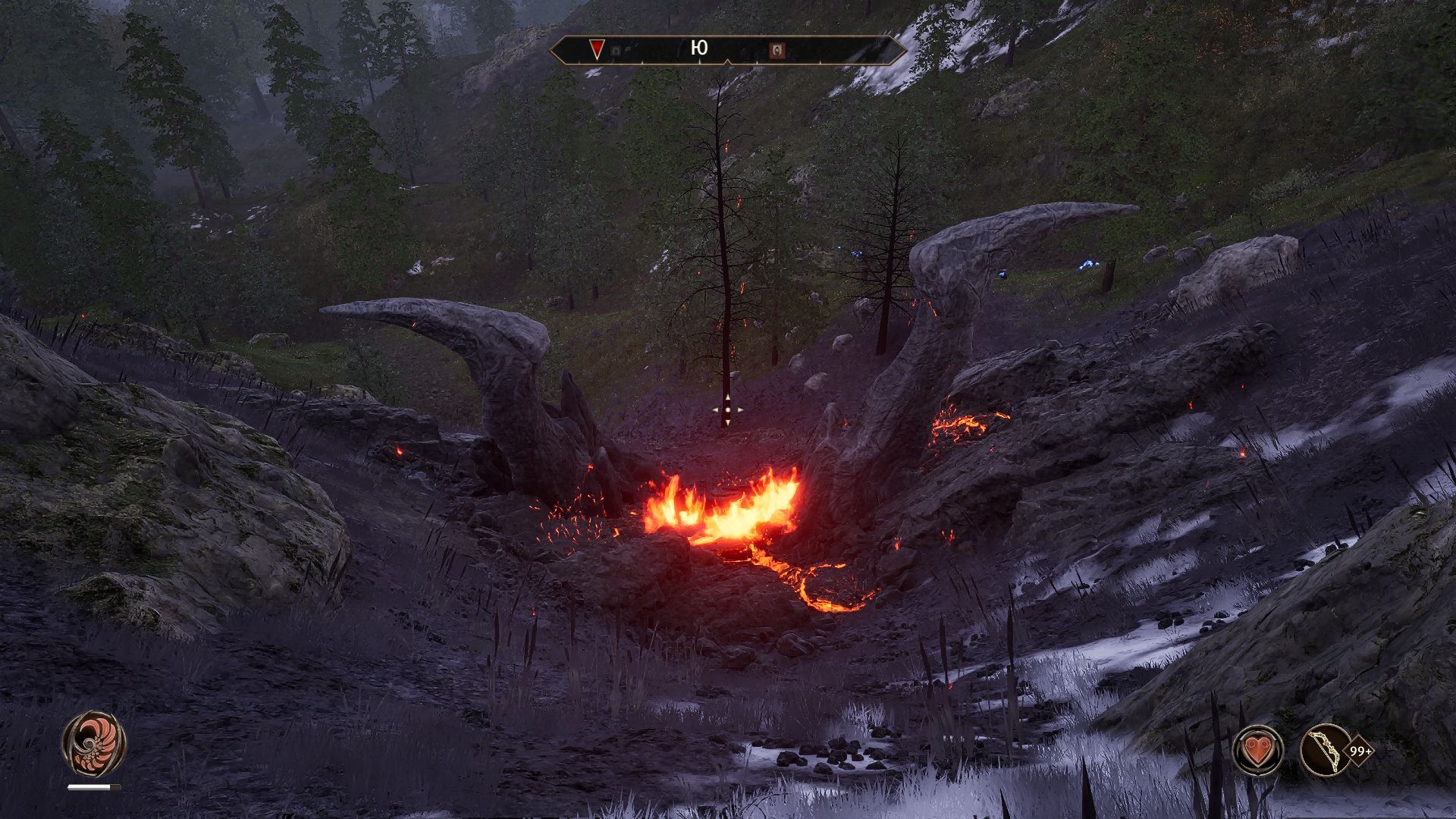Viewport: 1456px width, 819px height.
Task: Click the red triangle compass marker
Action: 597,50
